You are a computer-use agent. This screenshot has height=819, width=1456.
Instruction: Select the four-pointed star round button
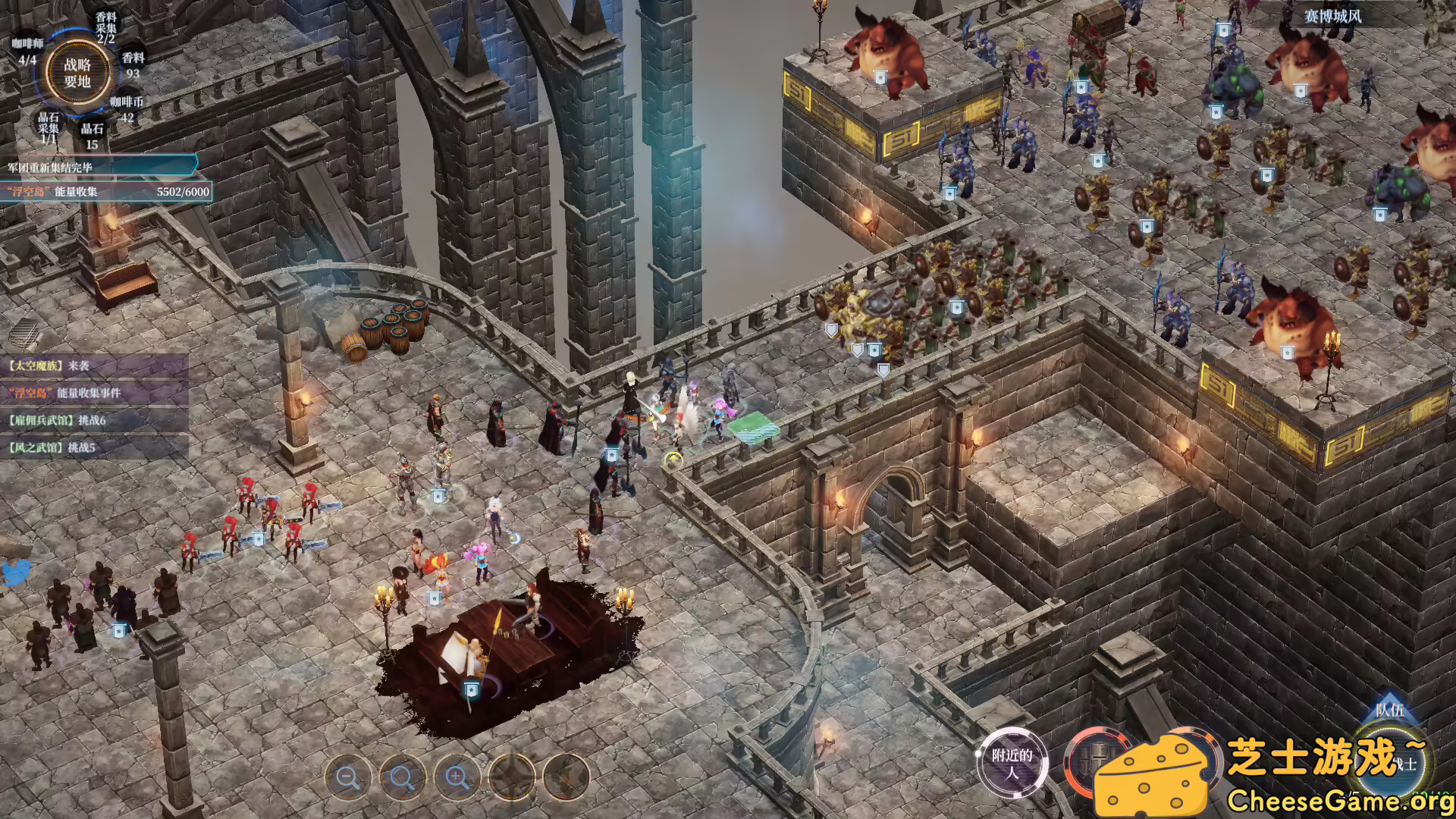point(512,777)
